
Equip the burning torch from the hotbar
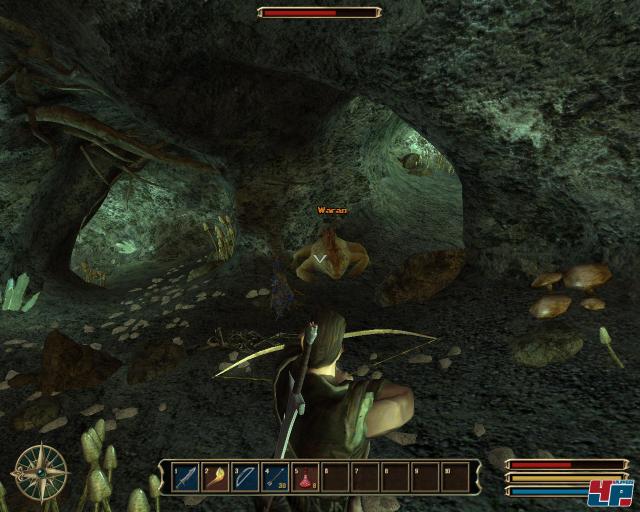tap(216, 478)
